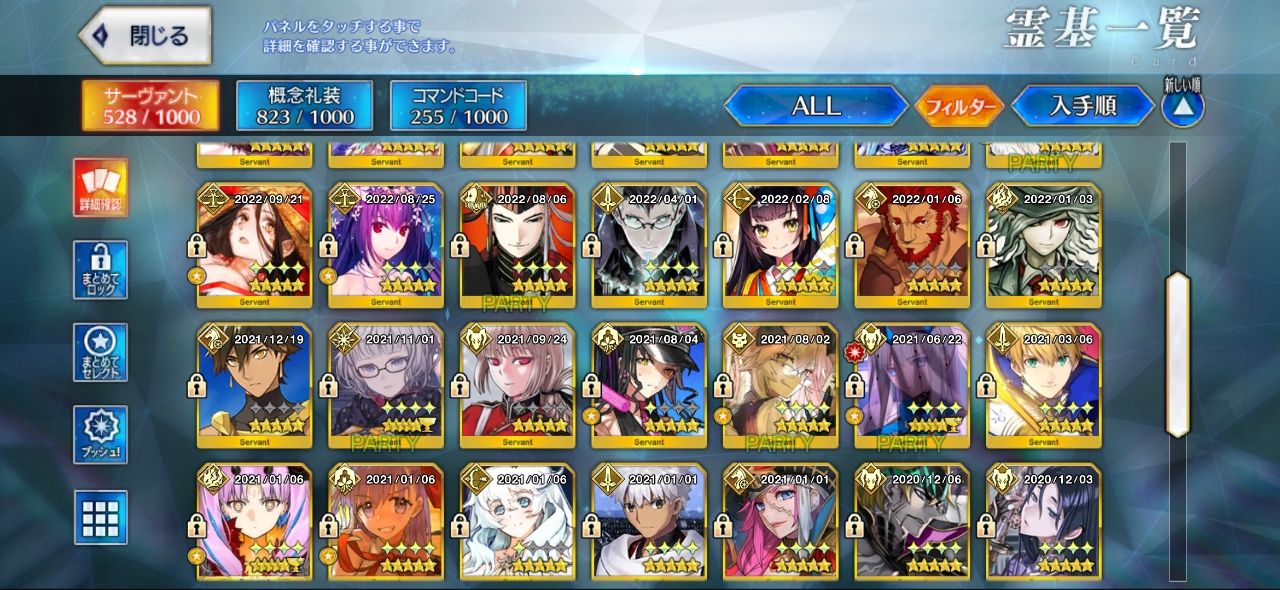Screen dimensions: 1280x590
Task: Open the servant card dated 2022/08/25
Action: [x=386, y=245]
